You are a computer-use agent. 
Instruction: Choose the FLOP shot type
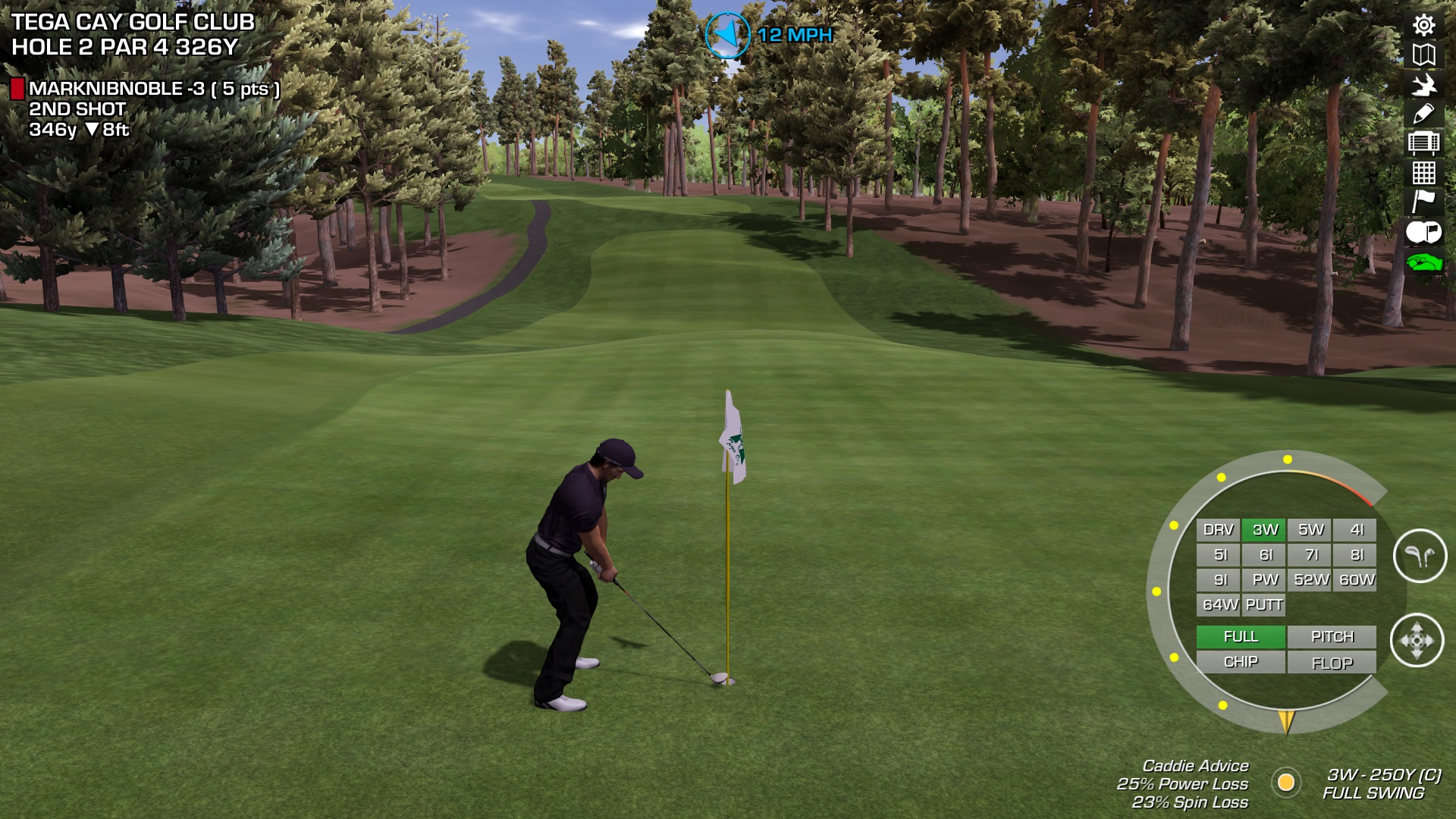coord(1332,664)
